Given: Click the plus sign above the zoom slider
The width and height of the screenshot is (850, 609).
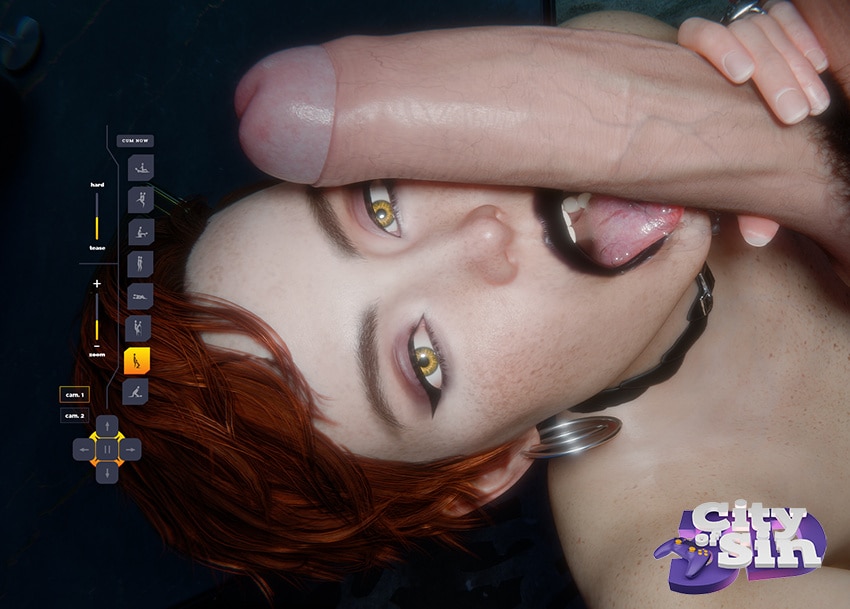Looking at the screenshot, I should (x=97, y=284).
